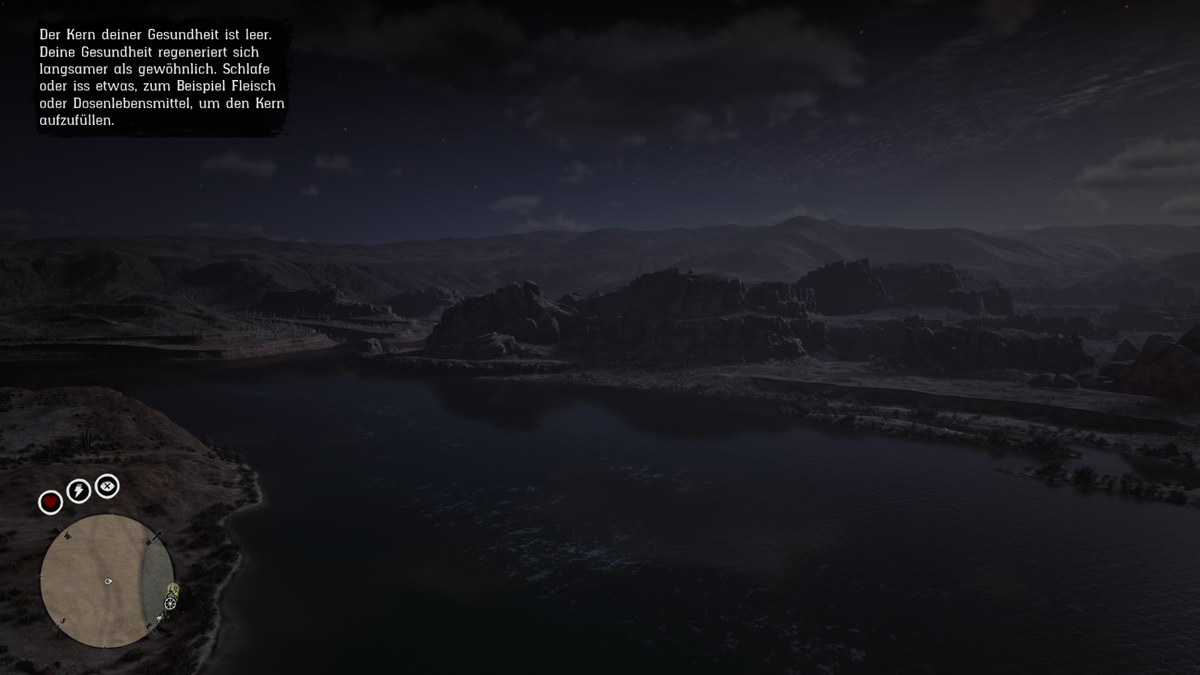Select the red heart health core icon
This screenshot has height=675, width=1200.
click(x=50, y=502)
